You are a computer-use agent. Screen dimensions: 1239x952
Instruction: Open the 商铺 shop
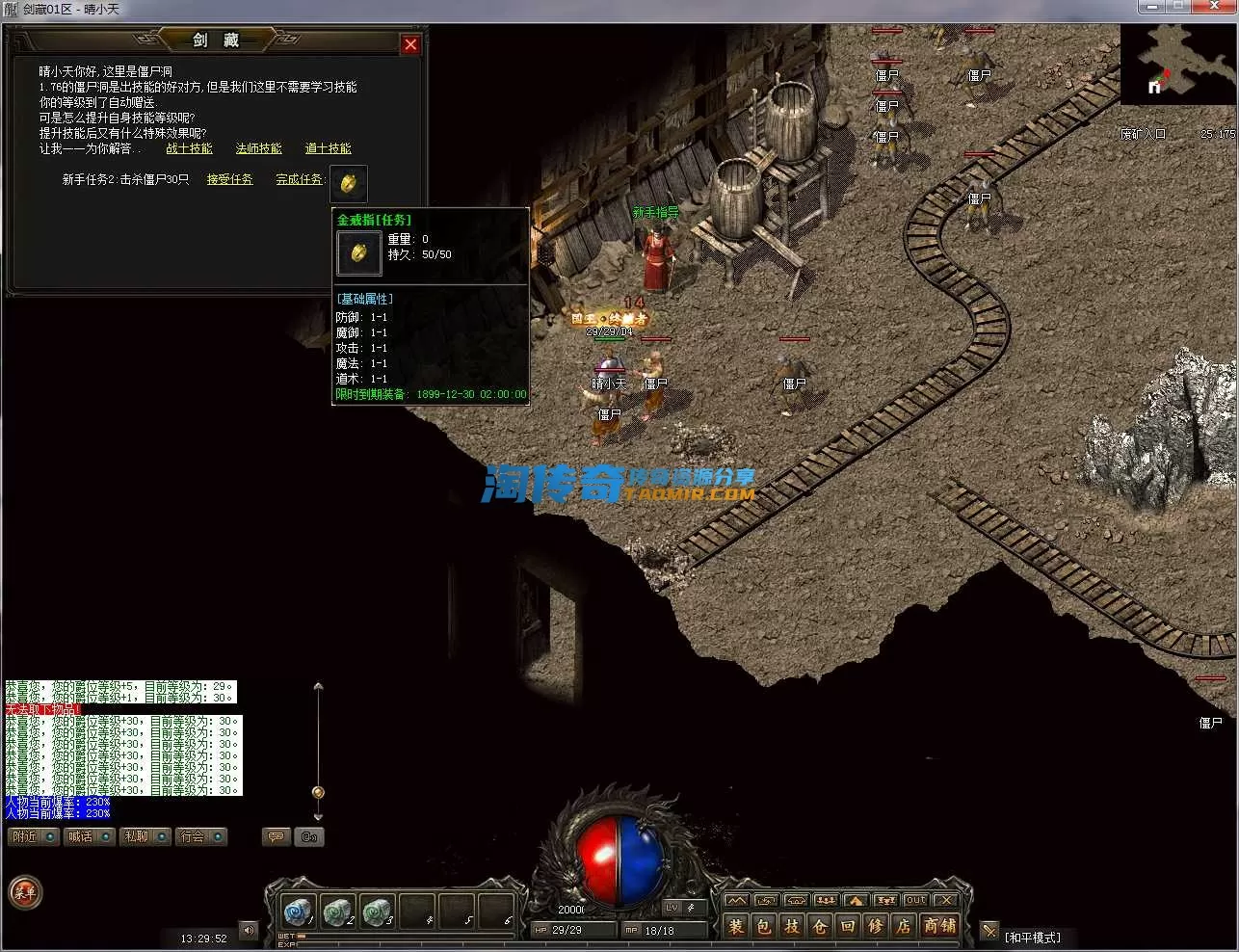point(939,927)
